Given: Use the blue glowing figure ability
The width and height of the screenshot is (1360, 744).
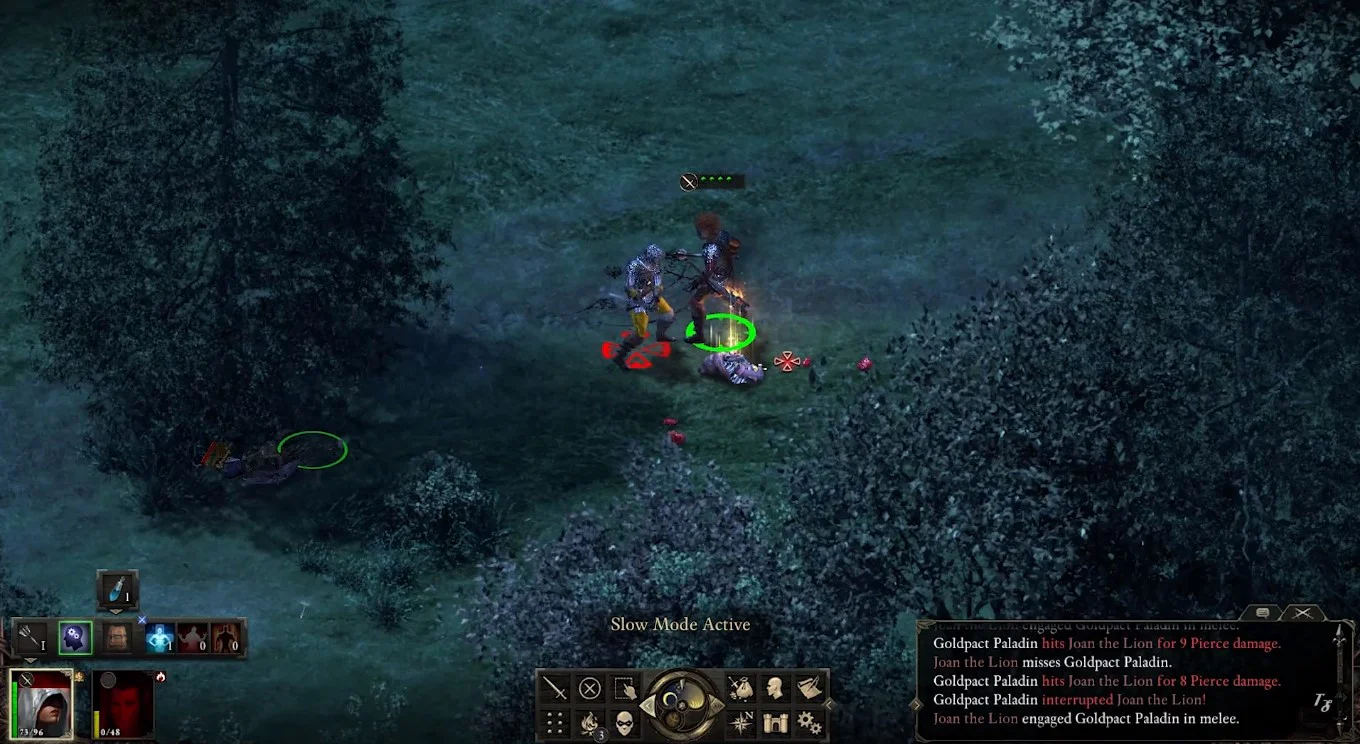Looking at the screenshot, I should (x=160, y=637).
